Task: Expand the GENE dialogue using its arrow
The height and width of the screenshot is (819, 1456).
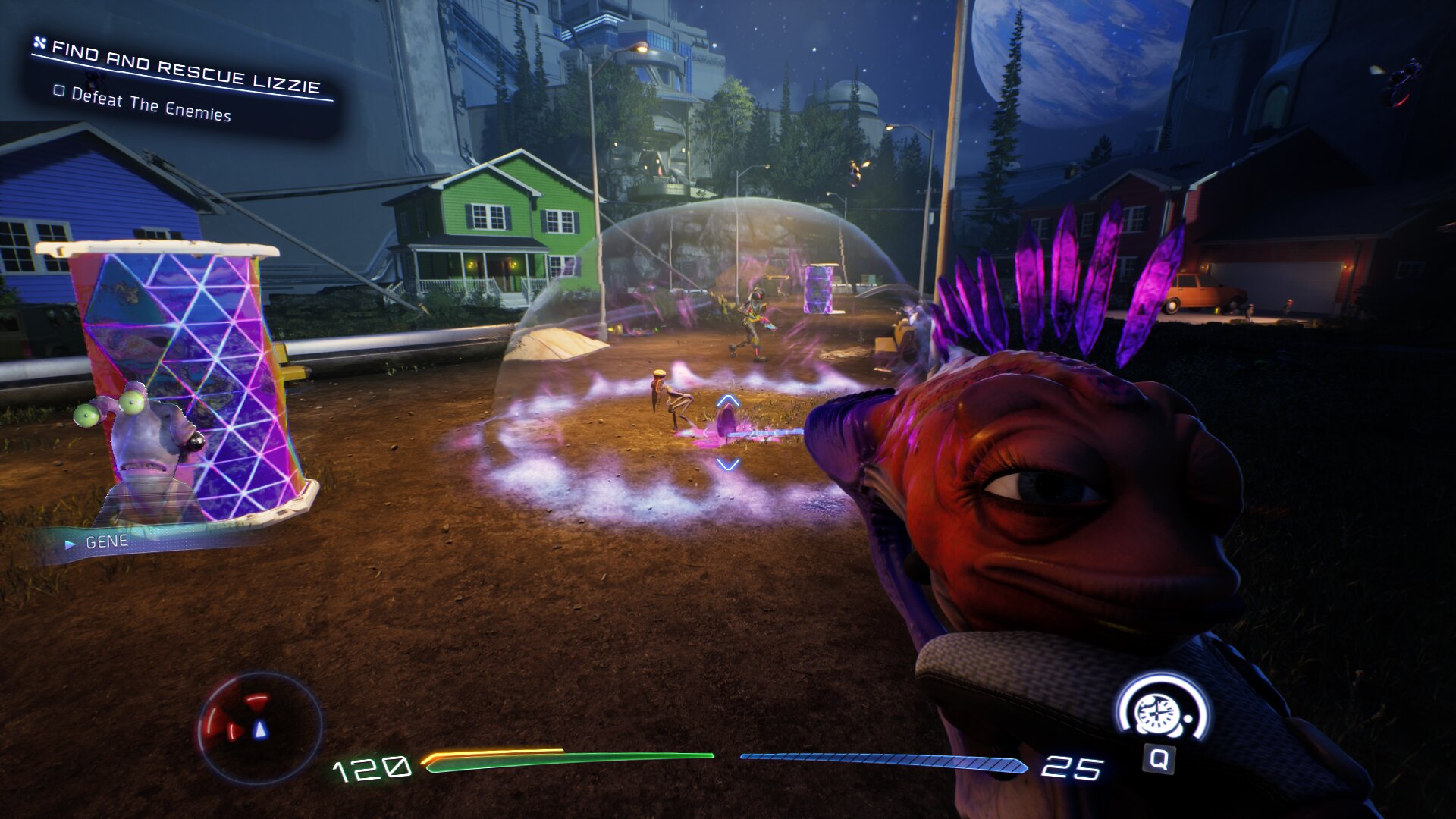Action: point(71,543)
